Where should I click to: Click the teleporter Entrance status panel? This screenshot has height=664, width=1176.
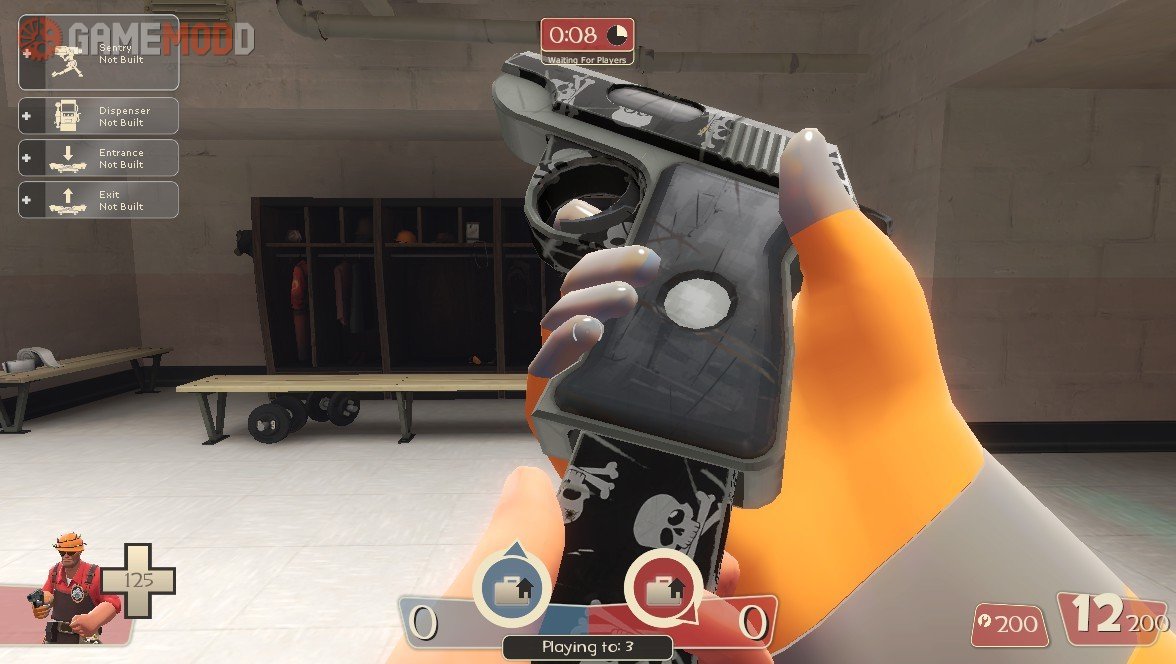(98, 158)
